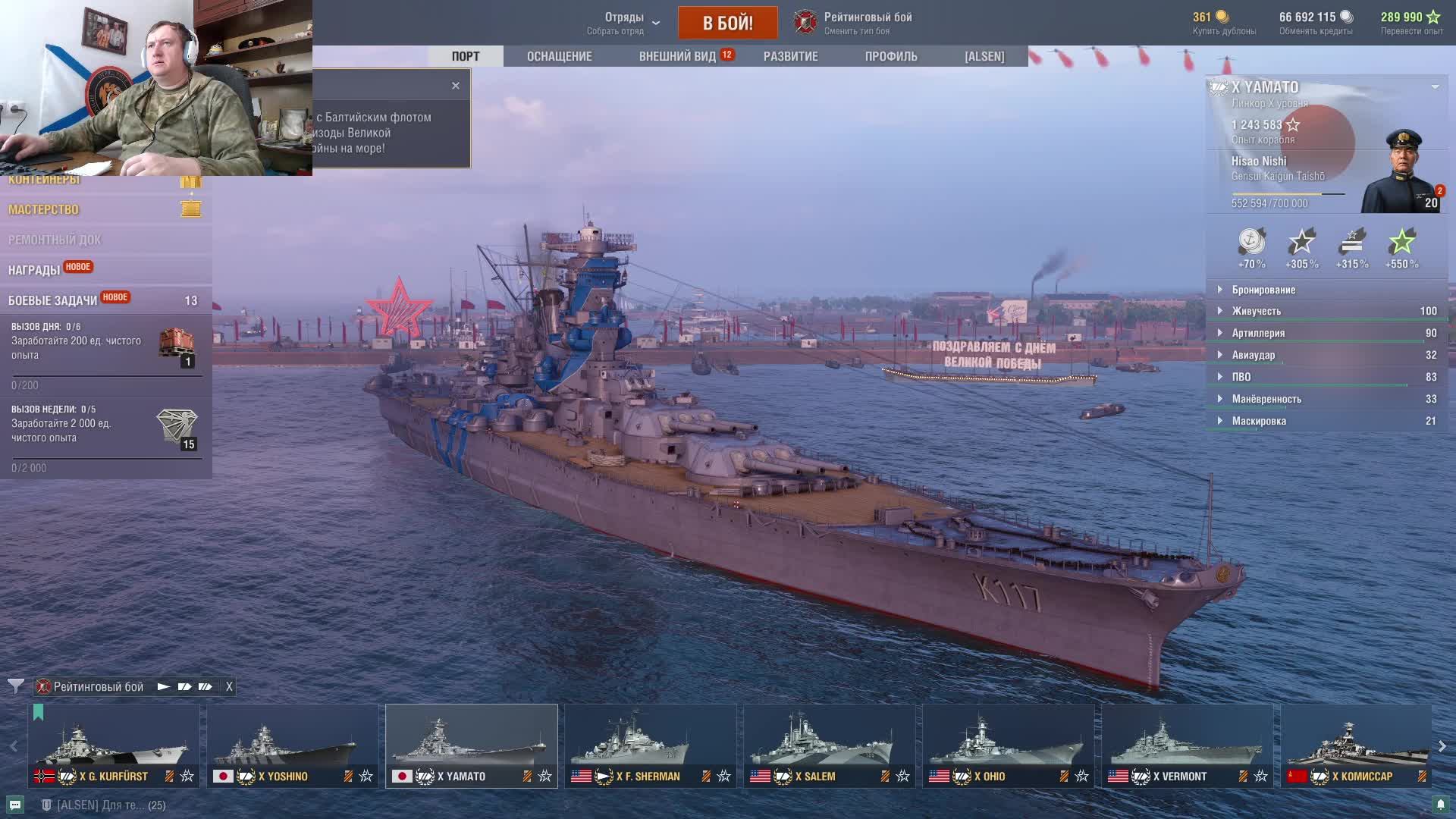Open the [ALSEN] clan tab
This screenshot has width=1456, height=819.
point(984,56)
